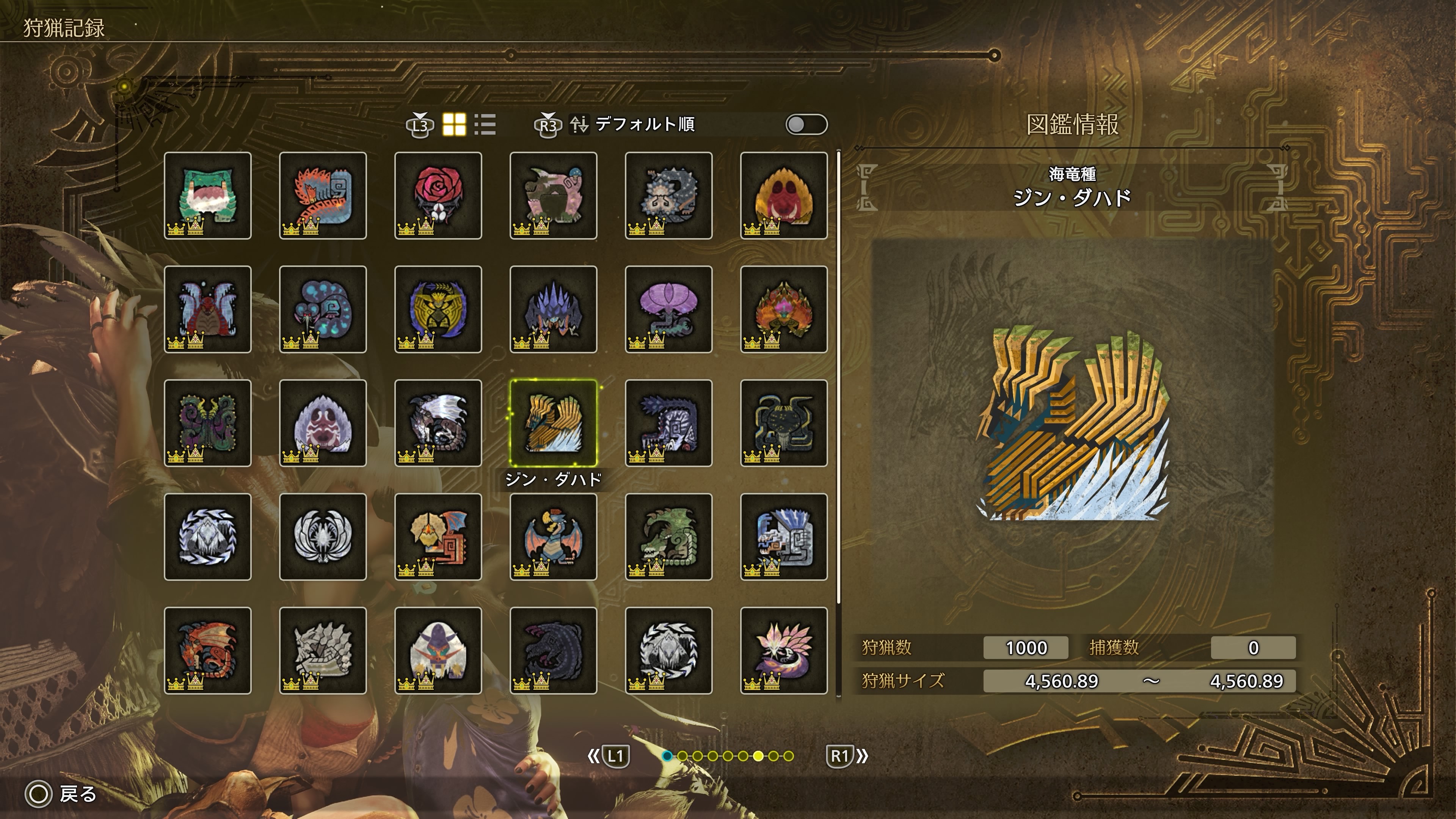Select the highlighted Jin Dahaad tile
Screen dimensions: 1456x819
pos(553,423)
